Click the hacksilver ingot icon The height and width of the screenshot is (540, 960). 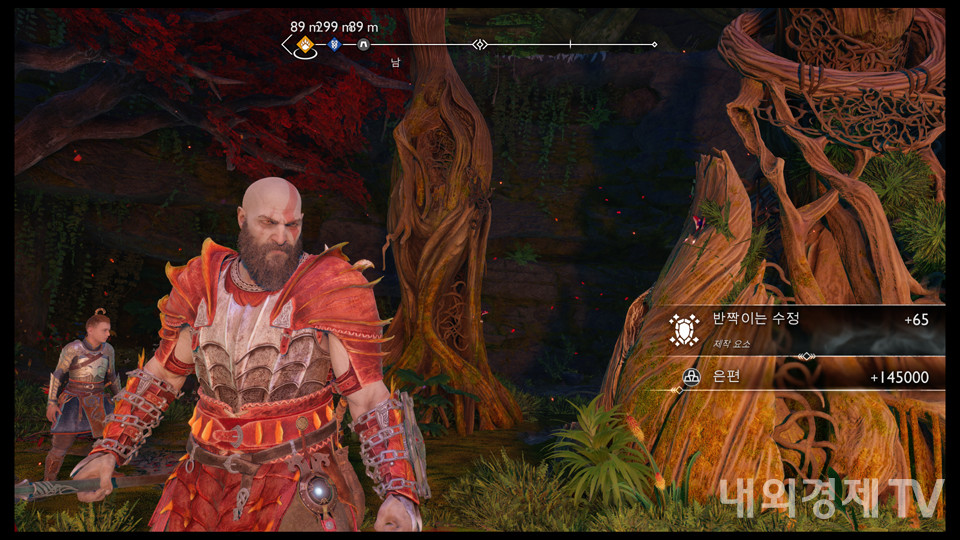690,377
